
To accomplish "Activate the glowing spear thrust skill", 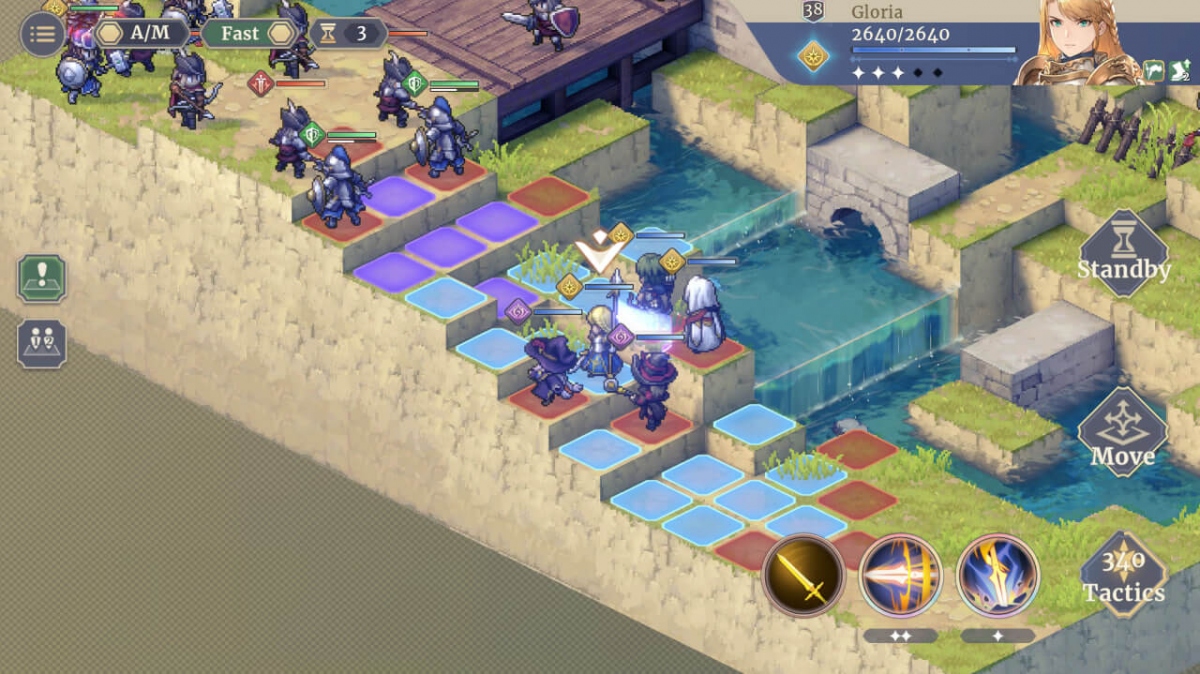I will pos(900,575).
